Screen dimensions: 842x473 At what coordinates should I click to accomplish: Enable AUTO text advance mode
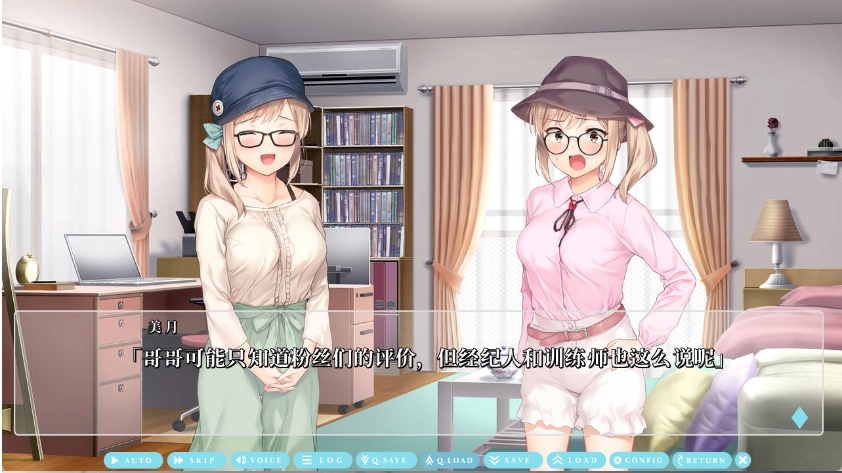tap(134, 460)
